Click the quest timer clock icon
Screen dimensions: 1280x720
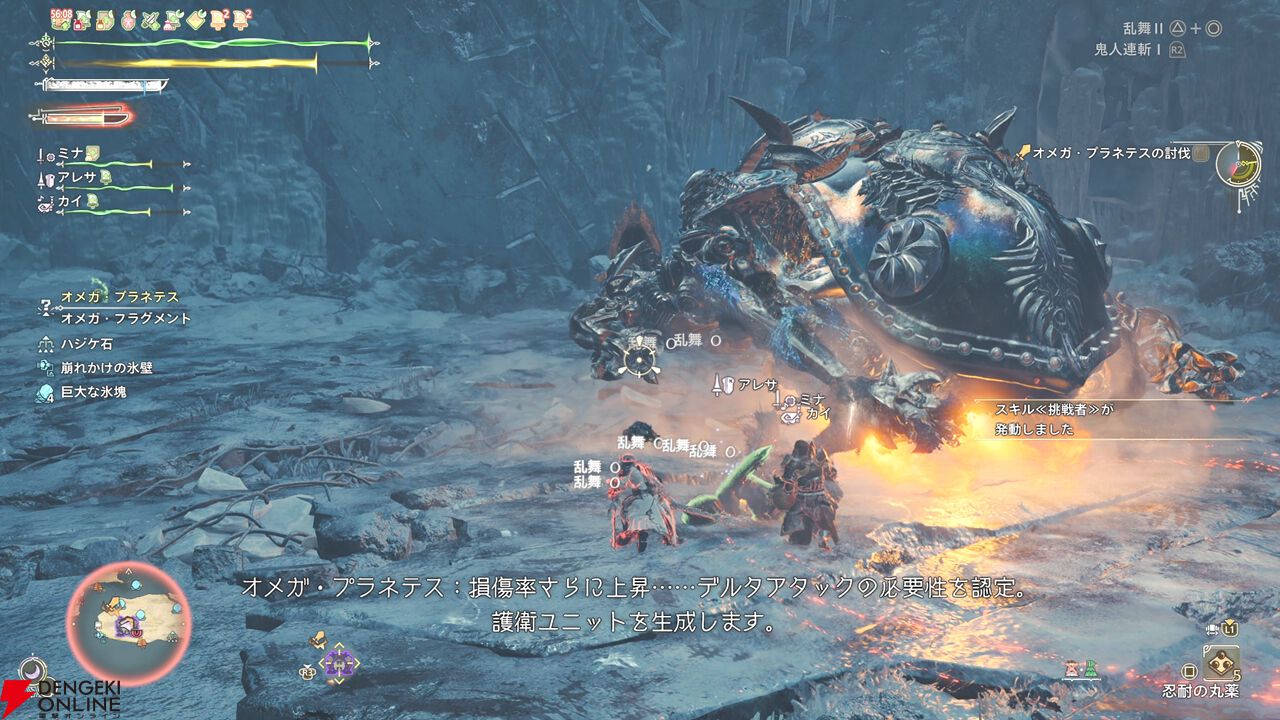[1238, 162]
